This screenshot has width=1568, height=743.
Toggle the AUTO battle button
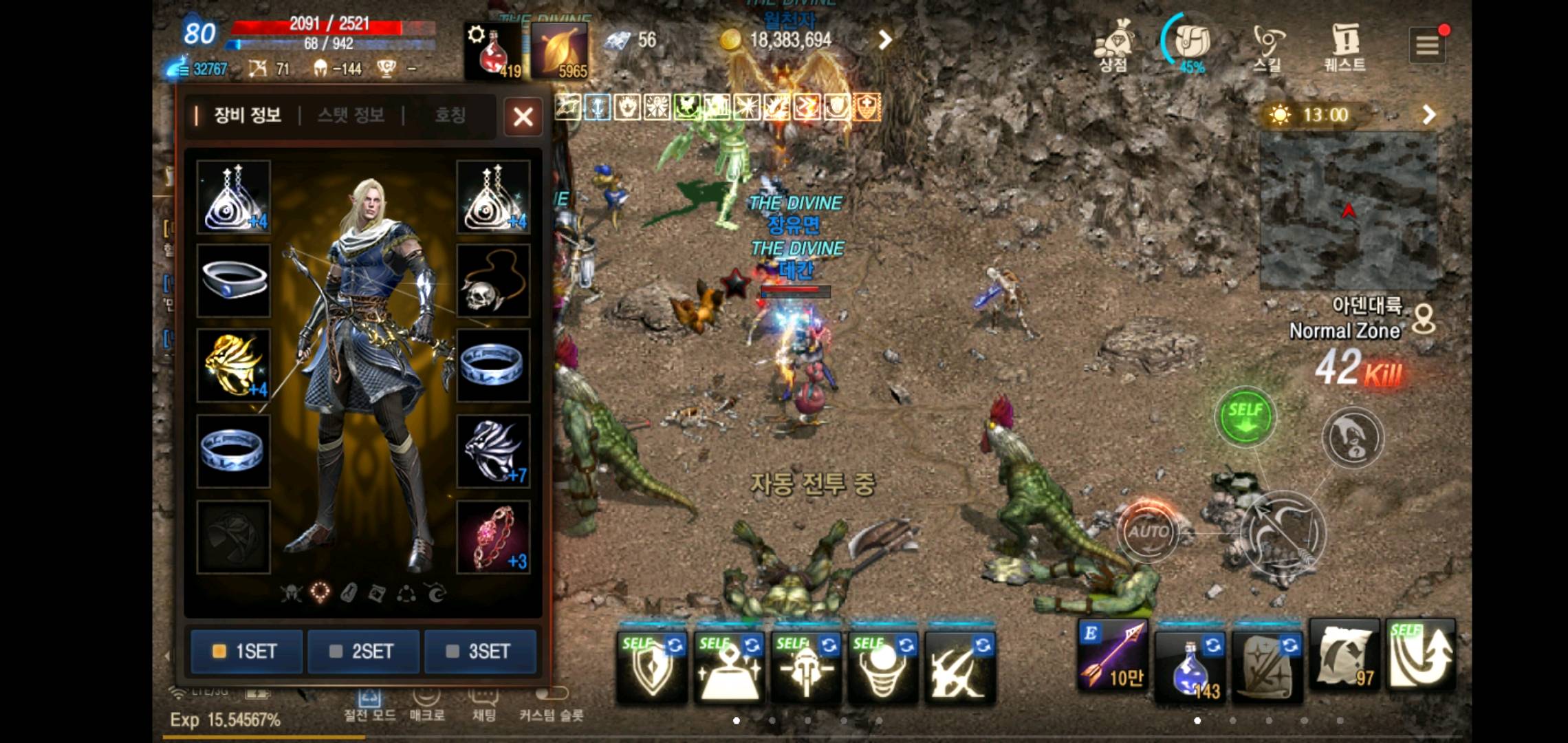pos(1147,531)
